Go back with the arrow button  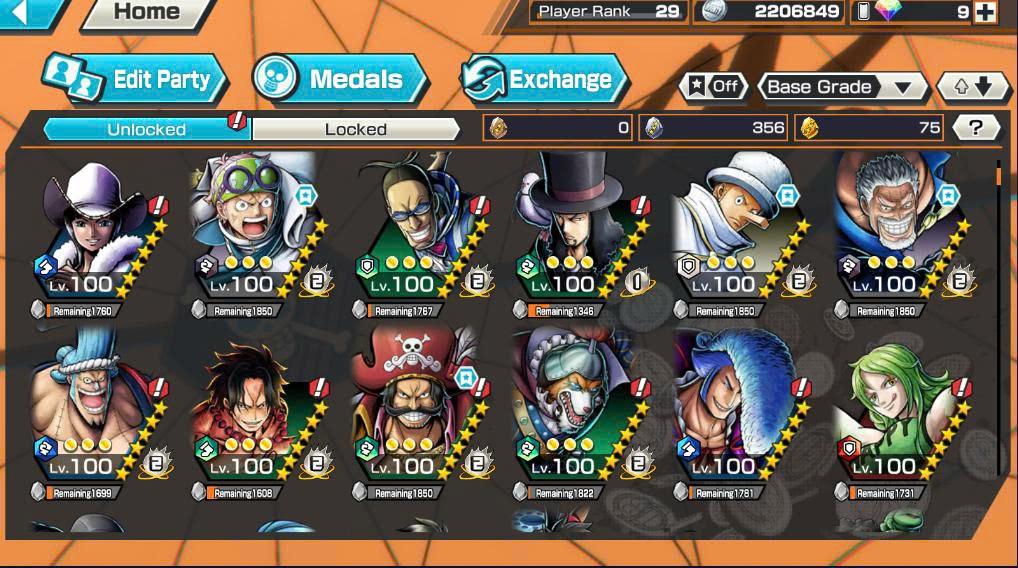(22, 13)
